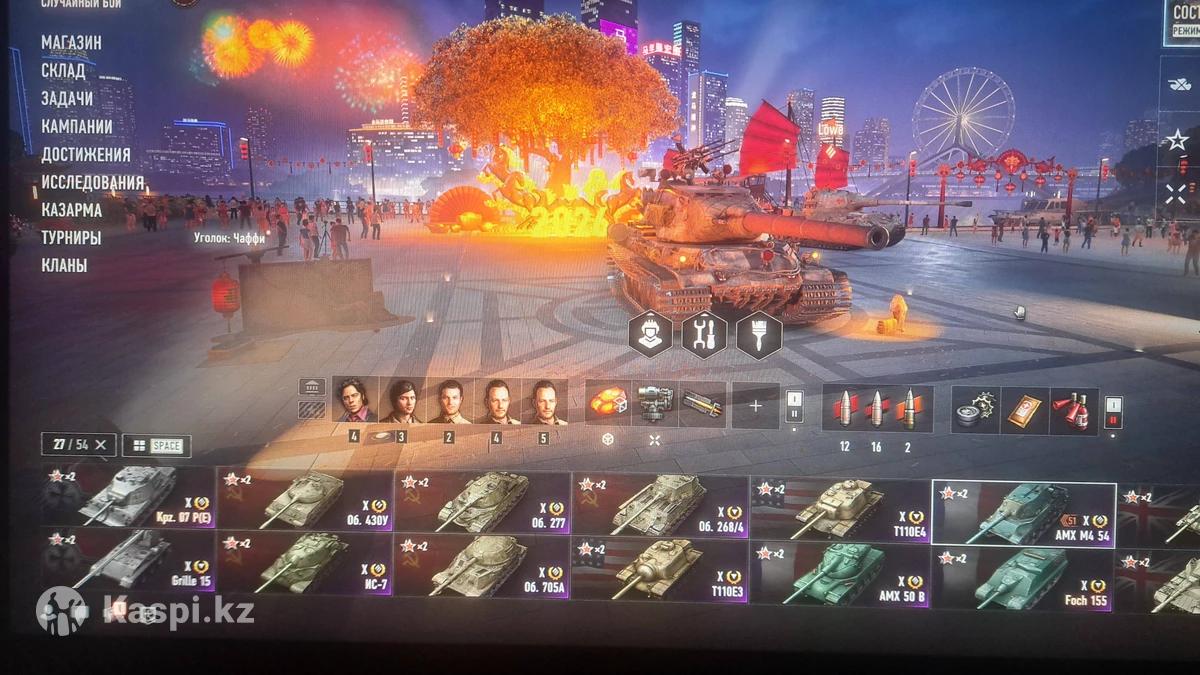Open the Казарма crew barracks
1200x675 pixels.
click(71, 211)
